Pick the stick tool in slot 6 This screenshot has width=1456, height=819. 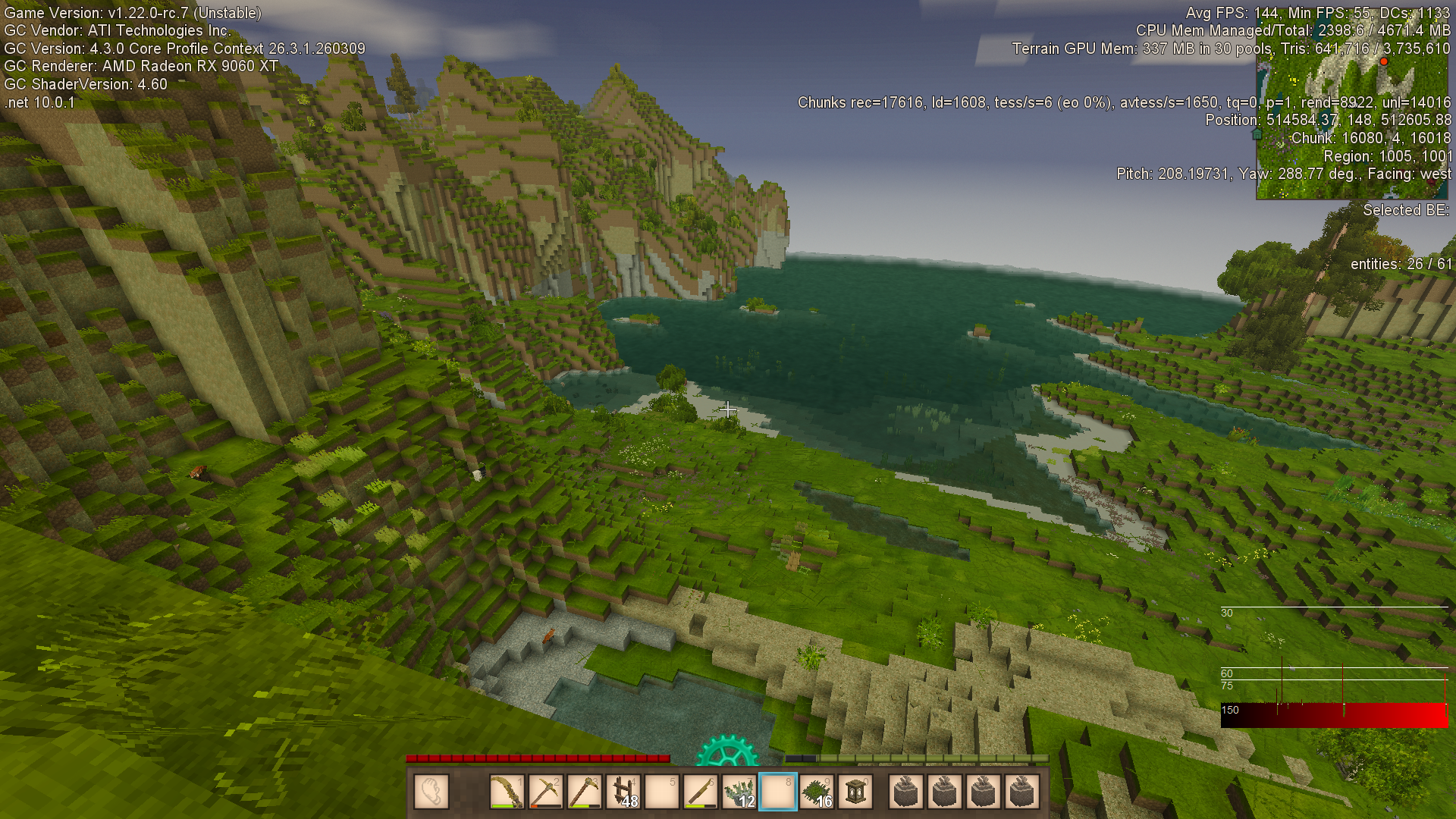tap(701, 792)
